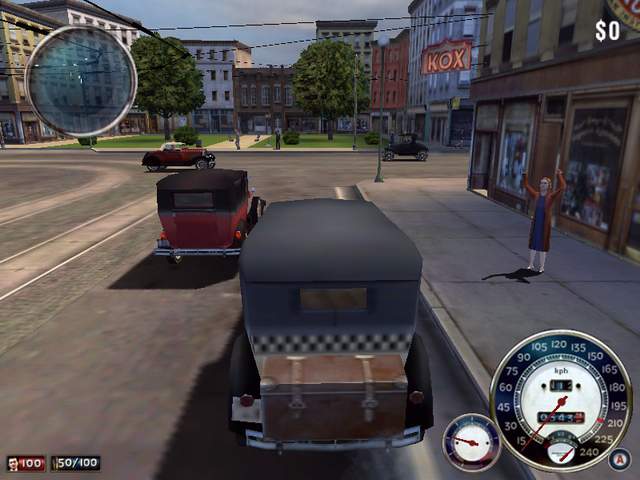640x480 pixels.
Task: Toggle the automatic gearbox "A" indicator
Action: tap(619, 459)
